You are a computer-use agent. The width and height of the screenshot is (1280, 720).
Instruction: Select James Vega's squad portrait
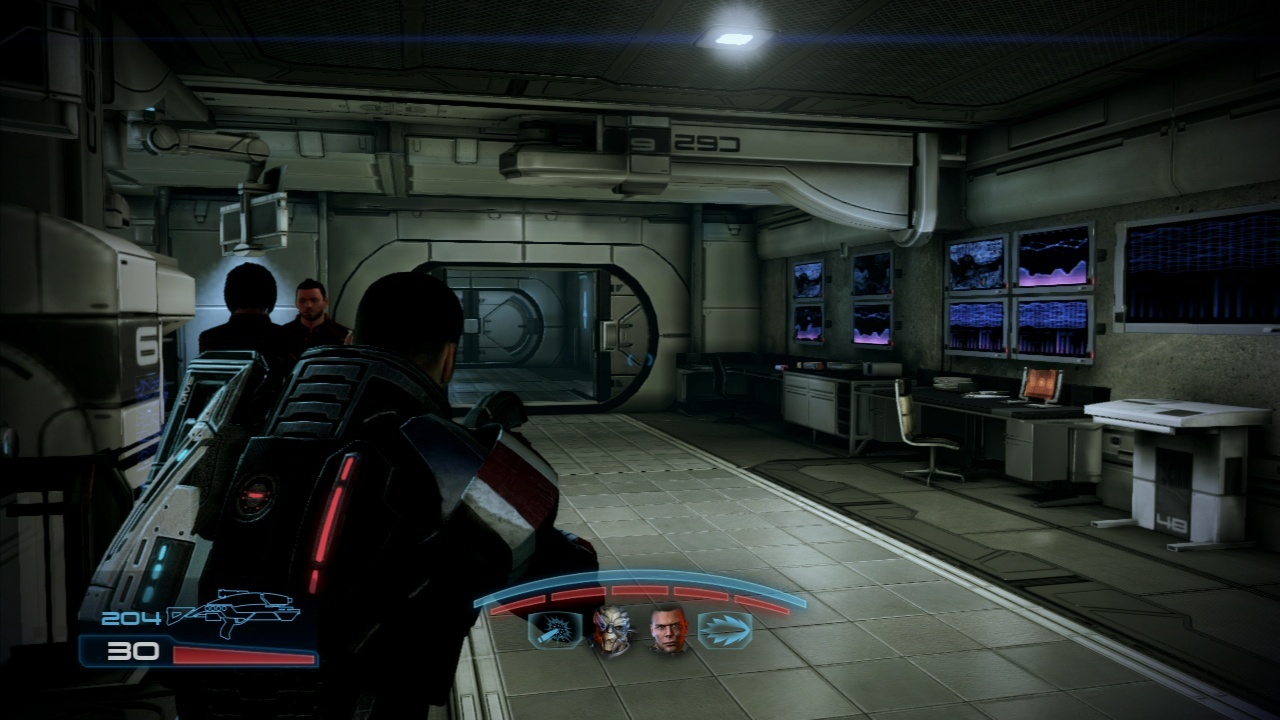668,631
